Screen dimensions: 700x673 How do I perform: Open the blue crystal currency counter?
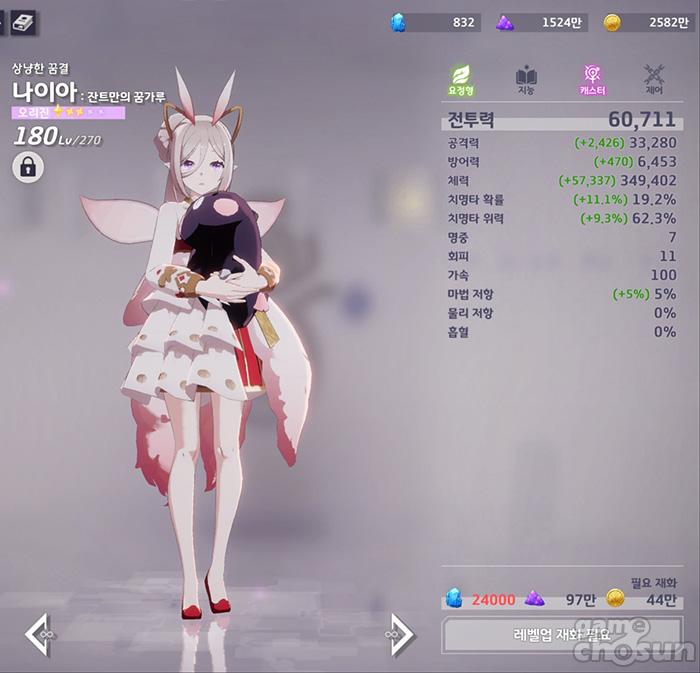tap(436, 22)
